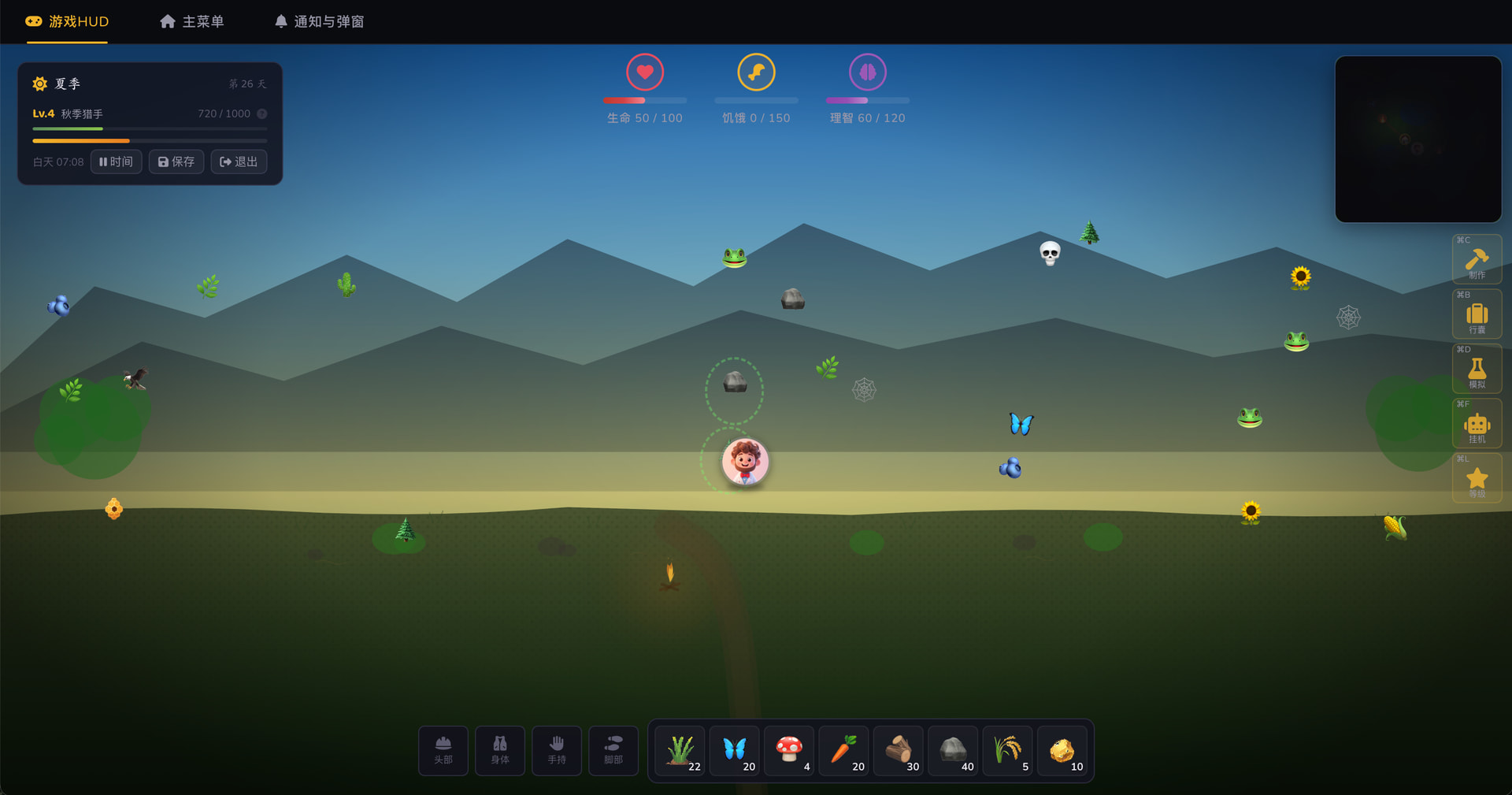The width and height of the screenshot is (1512, 795).
Task: Choose the red mushroom hotbar slot
Action: tap(789, 750)
